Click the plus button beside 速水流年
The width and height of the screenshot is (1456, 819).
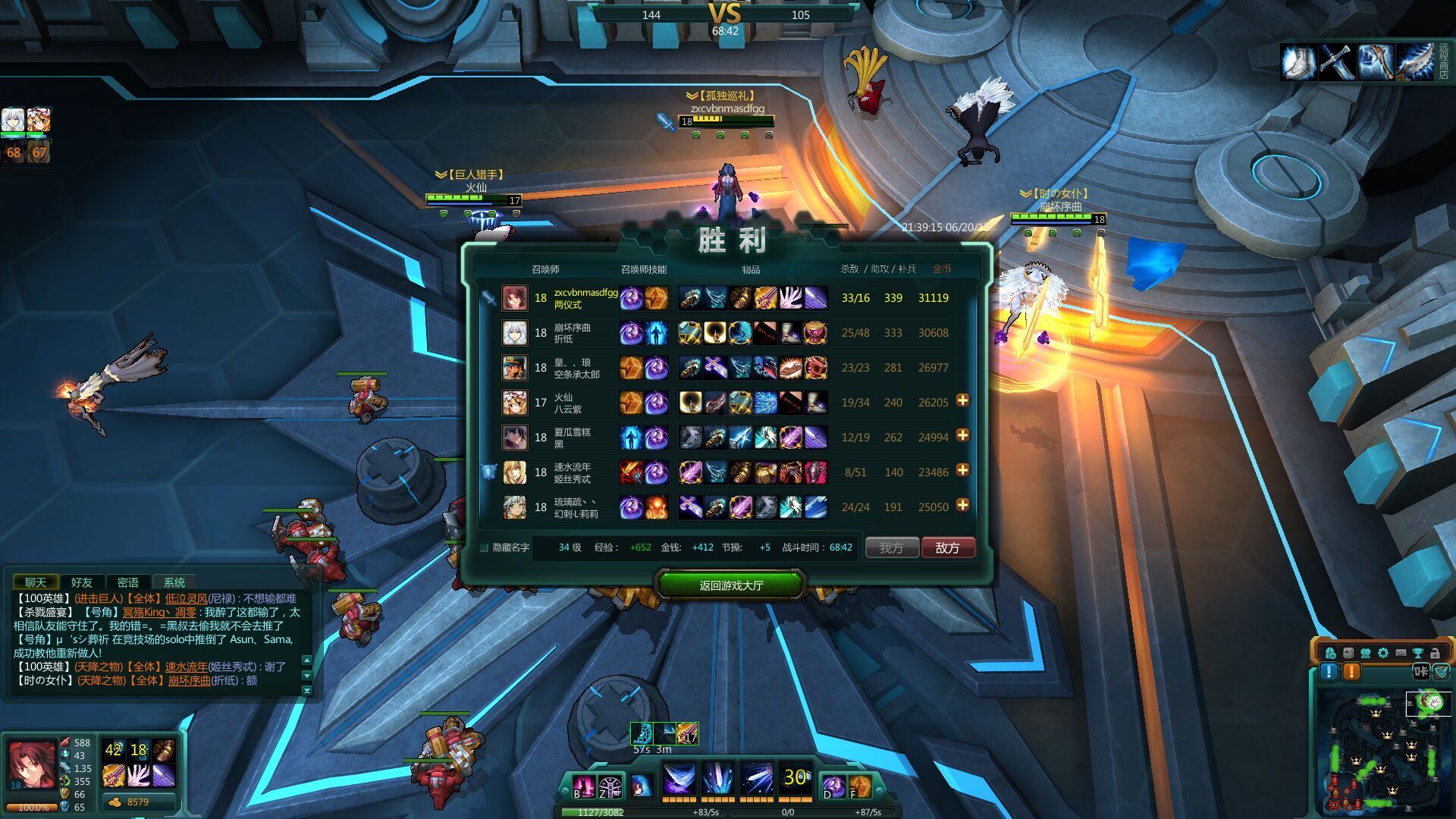[x=962, y=470]
